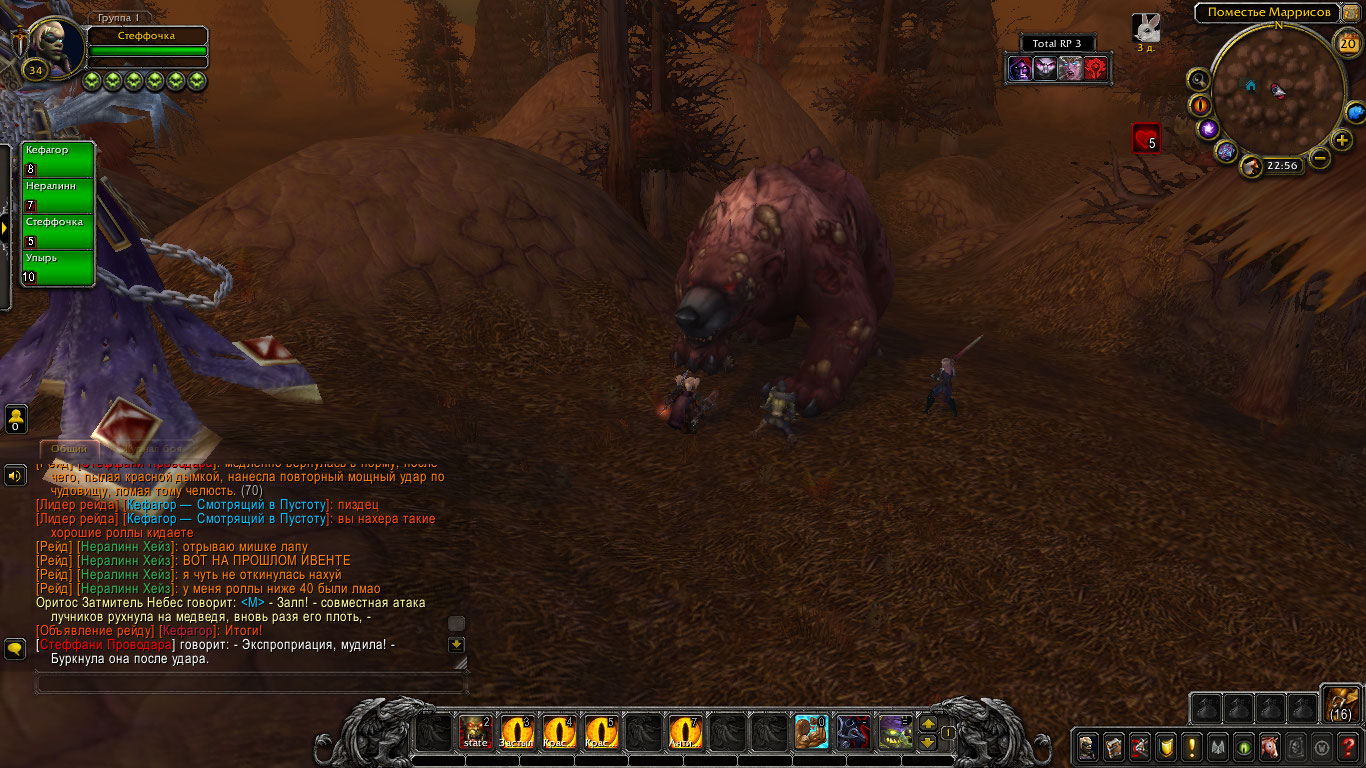Click the red heart buff icon

pos(1146,138)
